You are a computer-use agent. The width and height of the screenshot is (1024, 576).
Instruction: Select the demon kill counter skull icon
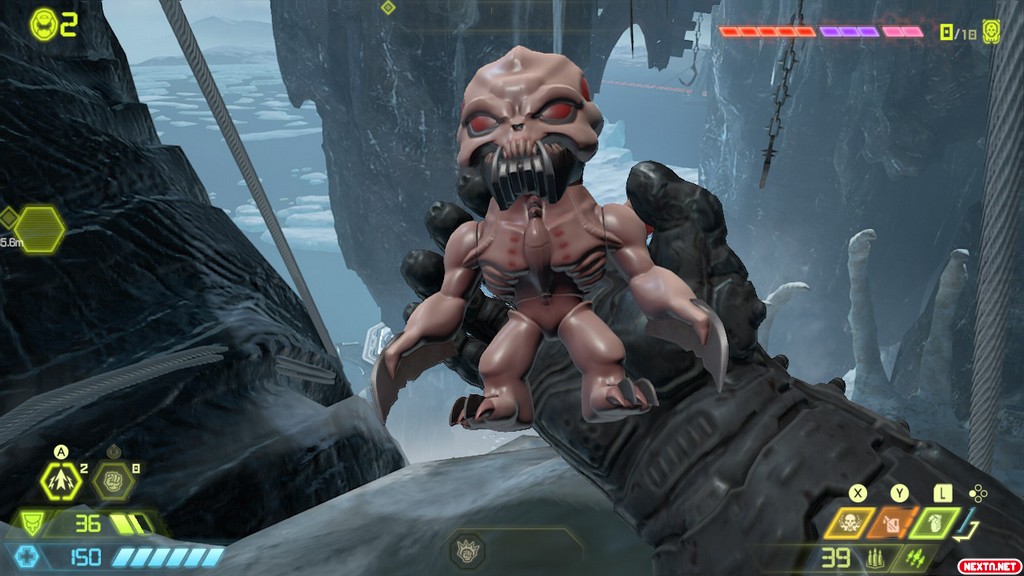(x=992, y=31)
